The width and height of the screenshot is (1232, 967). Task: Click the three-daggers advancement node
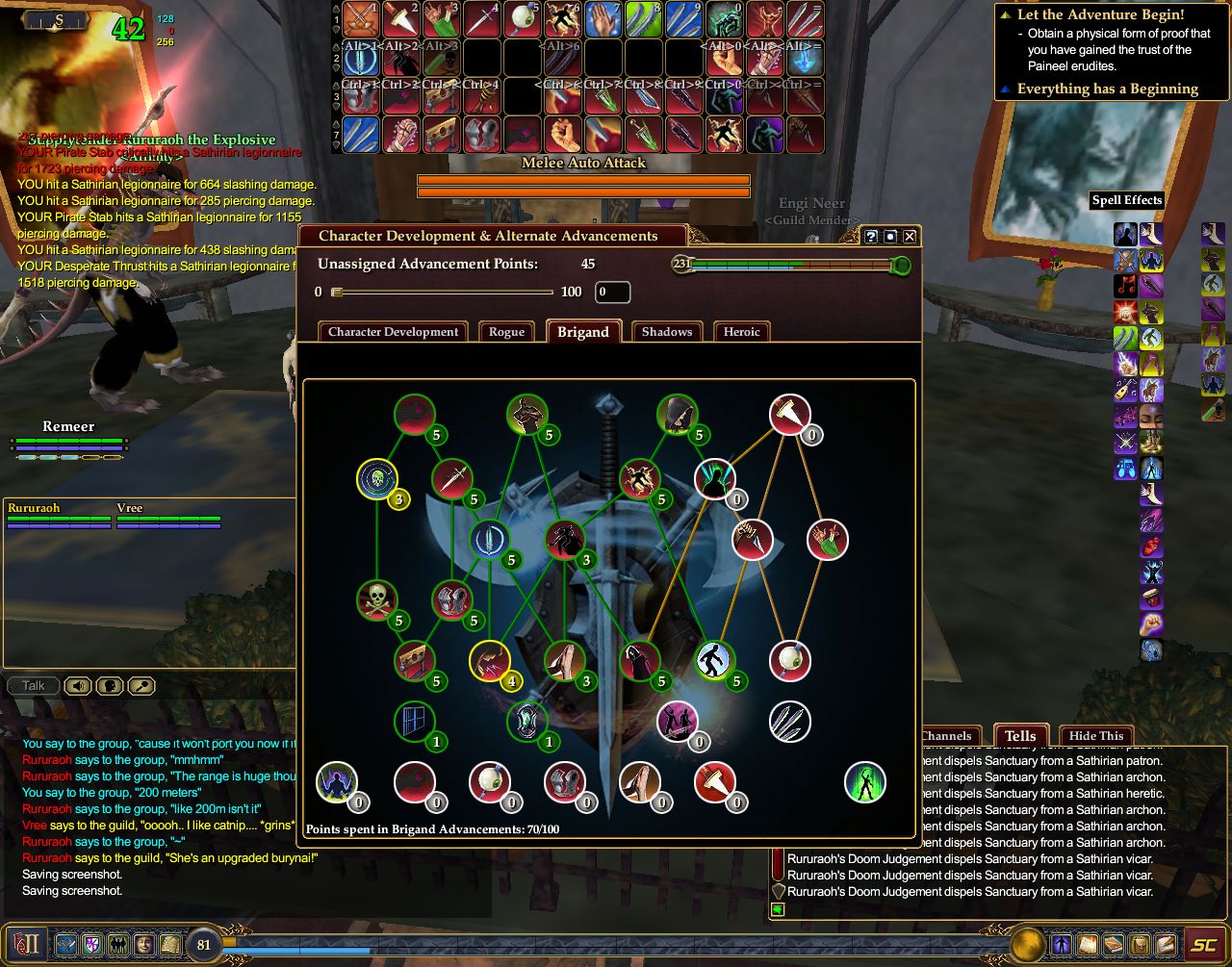pos(789,721)
